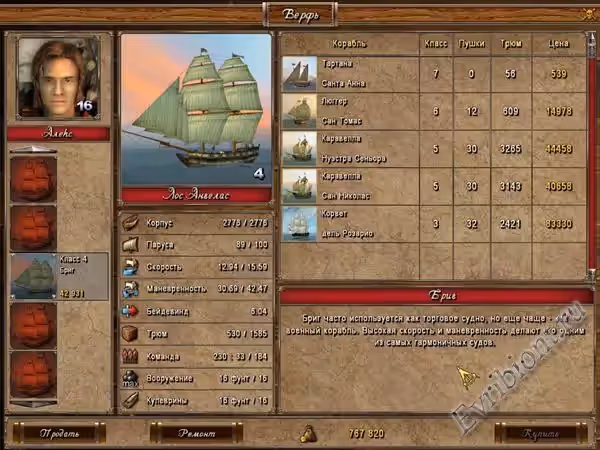Click the Купить (Buy) button
This screenshot has width=600, height=450.
point(540,433)
